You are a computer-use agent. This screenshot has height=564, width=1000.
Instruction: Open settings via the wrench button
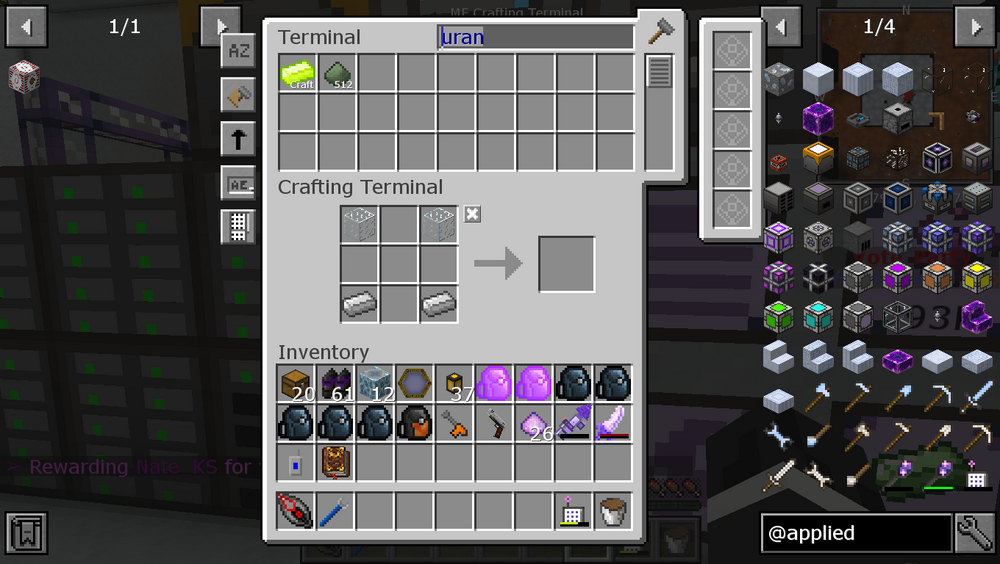[x=974, y=533]
